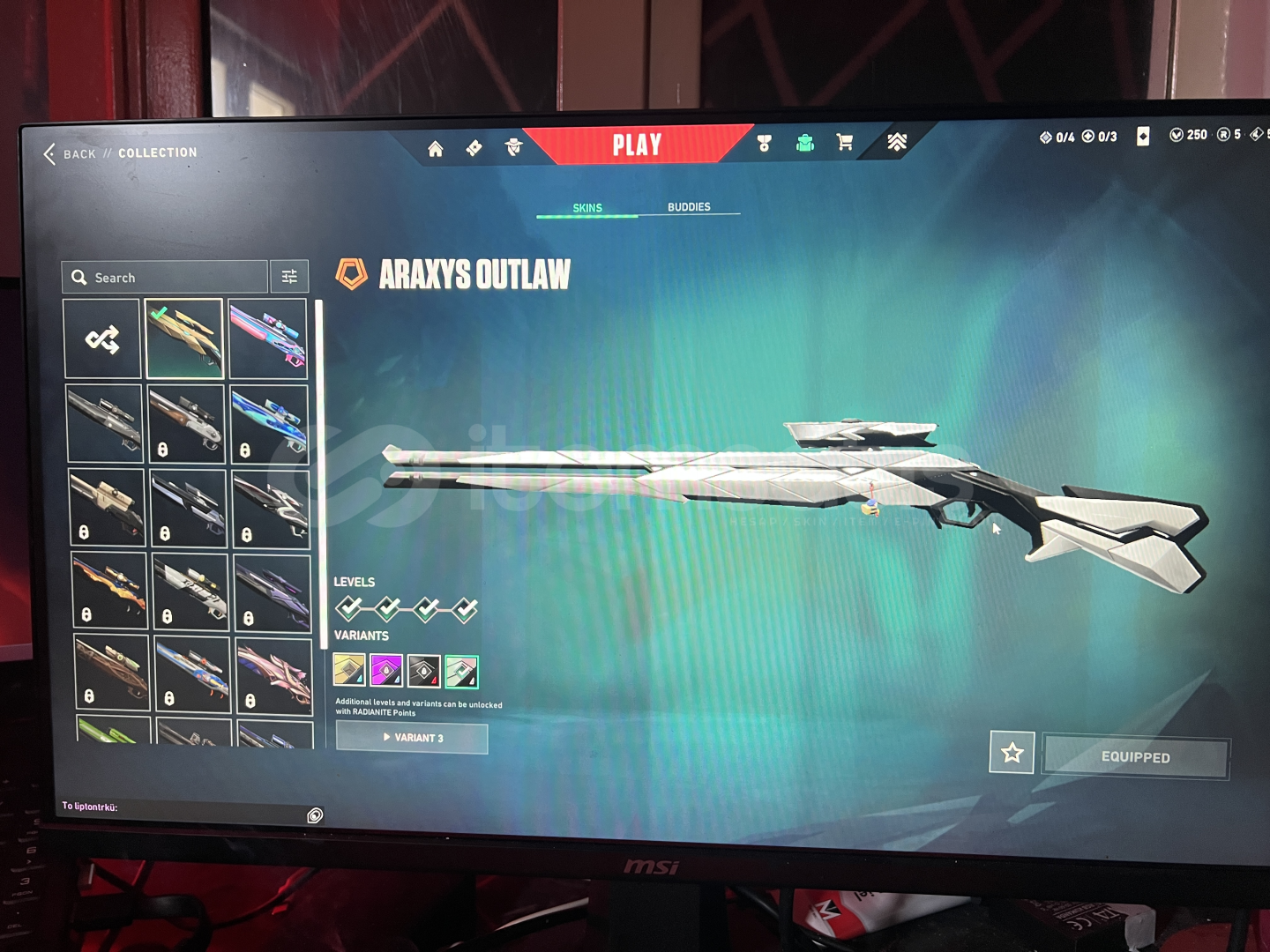The width and height of the screenshot is (1270, 952).
Task: Select the Skins tab
Action: pos(587,208)
